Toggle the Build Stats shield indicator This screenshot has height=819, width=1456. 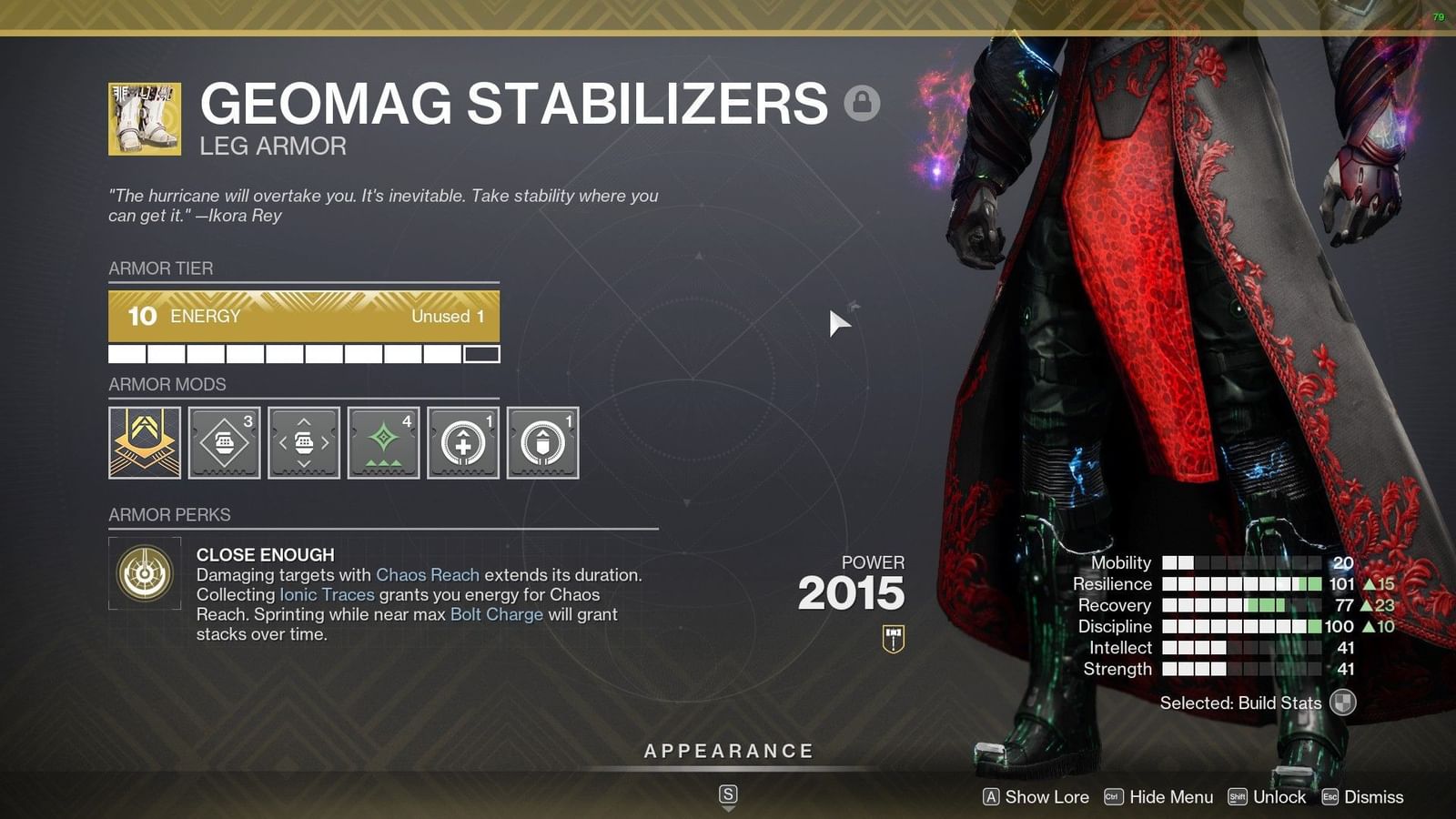(x=1342, y=703)
